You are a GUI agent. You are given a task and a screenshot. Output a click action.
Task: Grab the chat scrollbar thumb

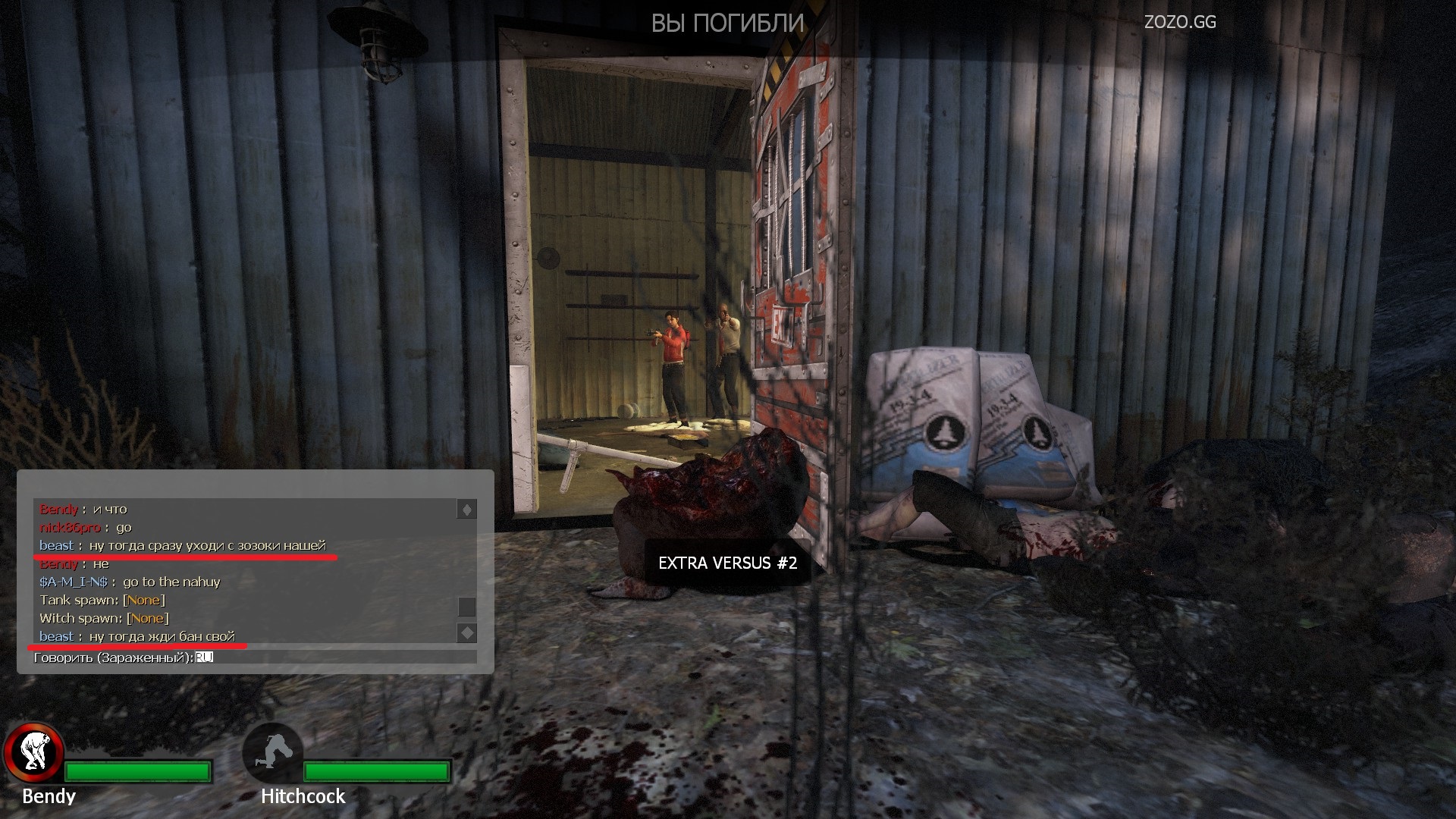467,607
